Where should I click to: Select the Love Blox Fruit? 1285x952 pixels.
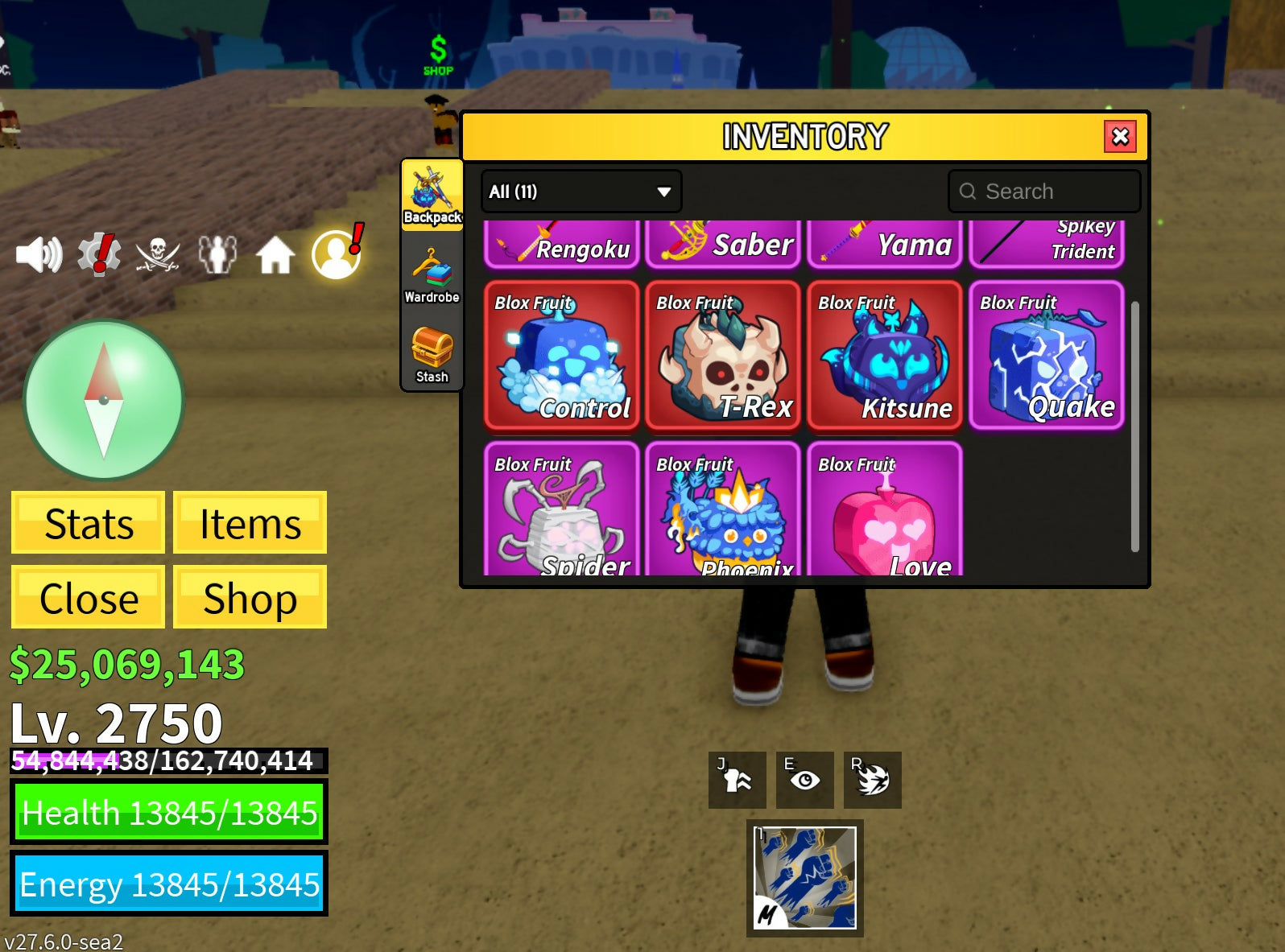[885, 509]
